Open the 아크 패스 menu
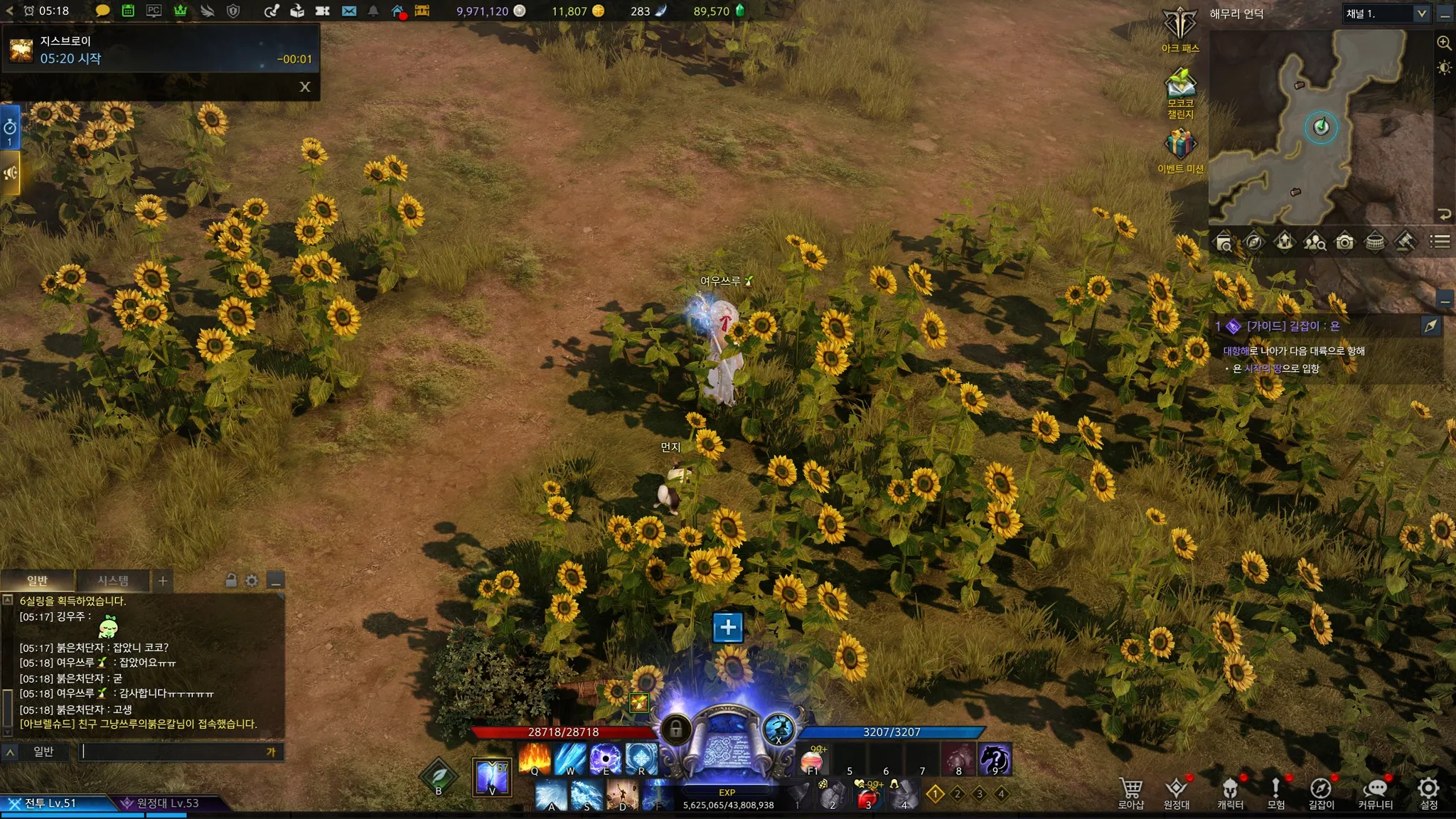 click(x=1180, y=28)
